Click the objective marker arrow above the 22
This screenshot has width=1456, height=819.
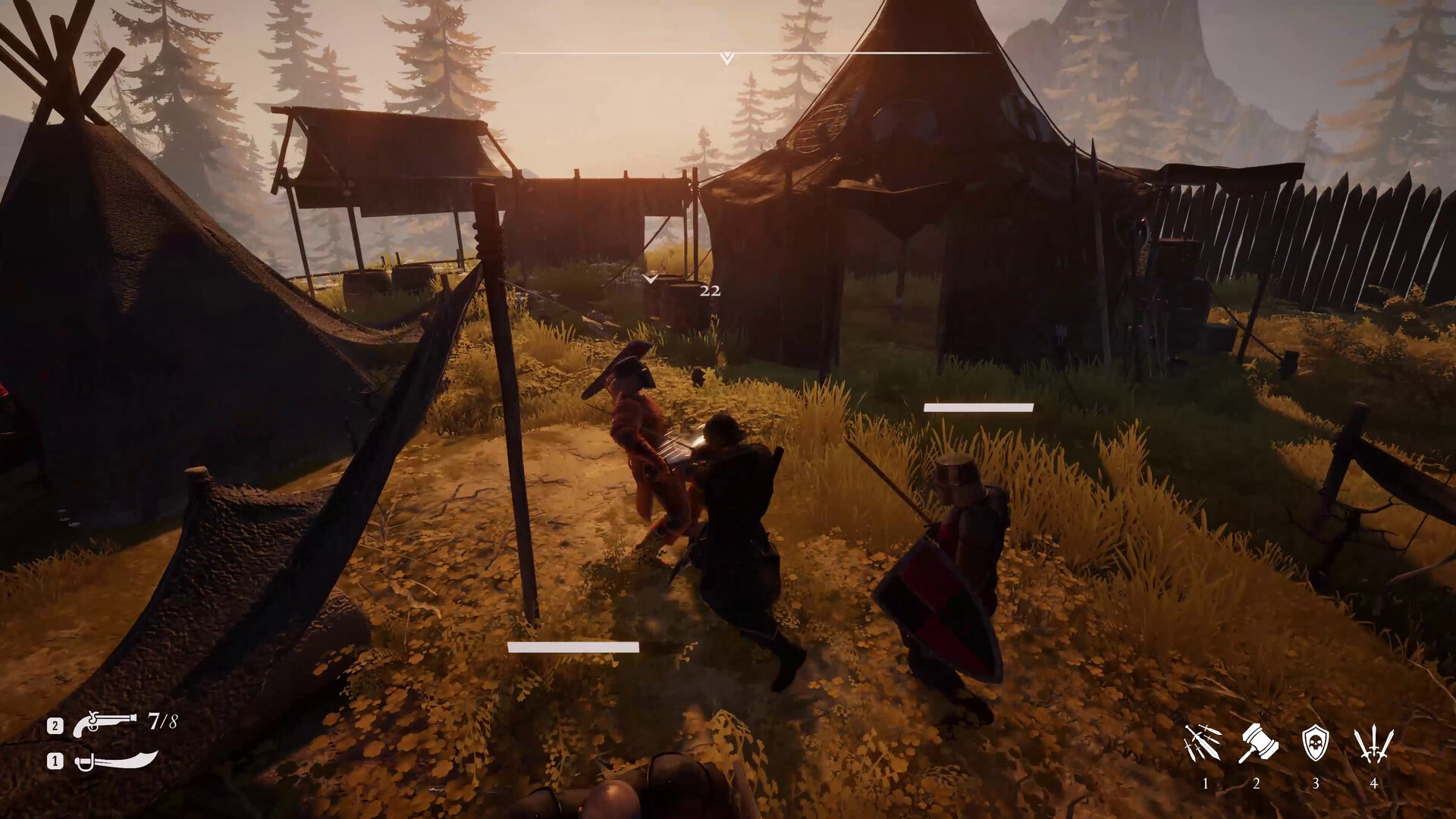651,279
